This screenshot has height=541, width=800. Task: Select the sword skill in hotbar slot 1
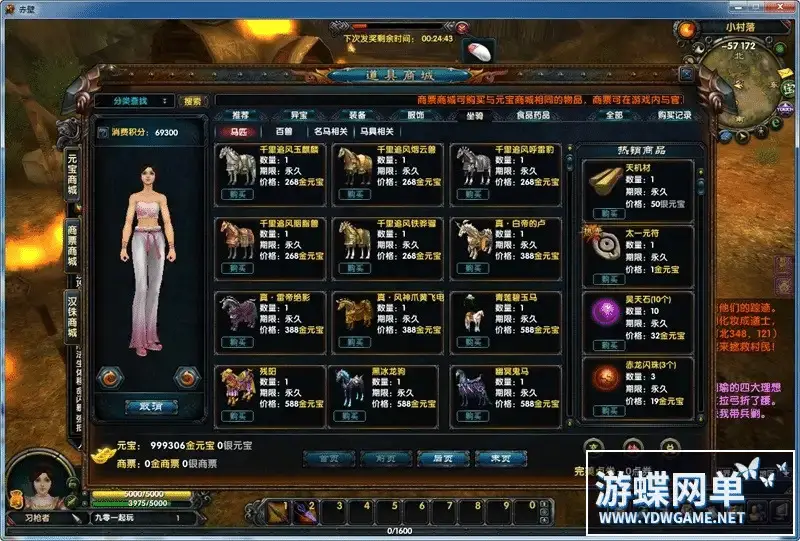(x=277, y=512)
